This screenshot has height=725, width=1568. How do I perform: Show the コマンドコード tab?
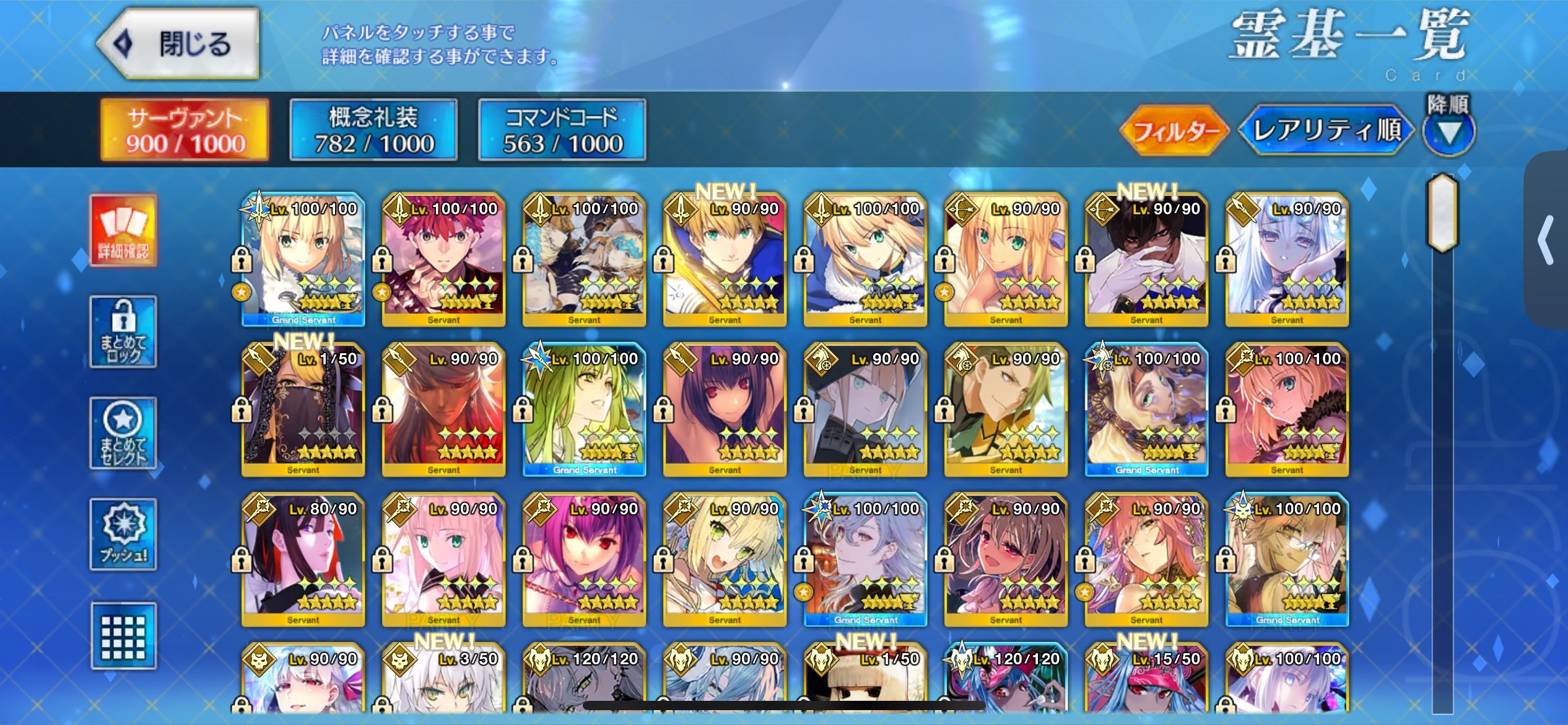coord(562,130)
